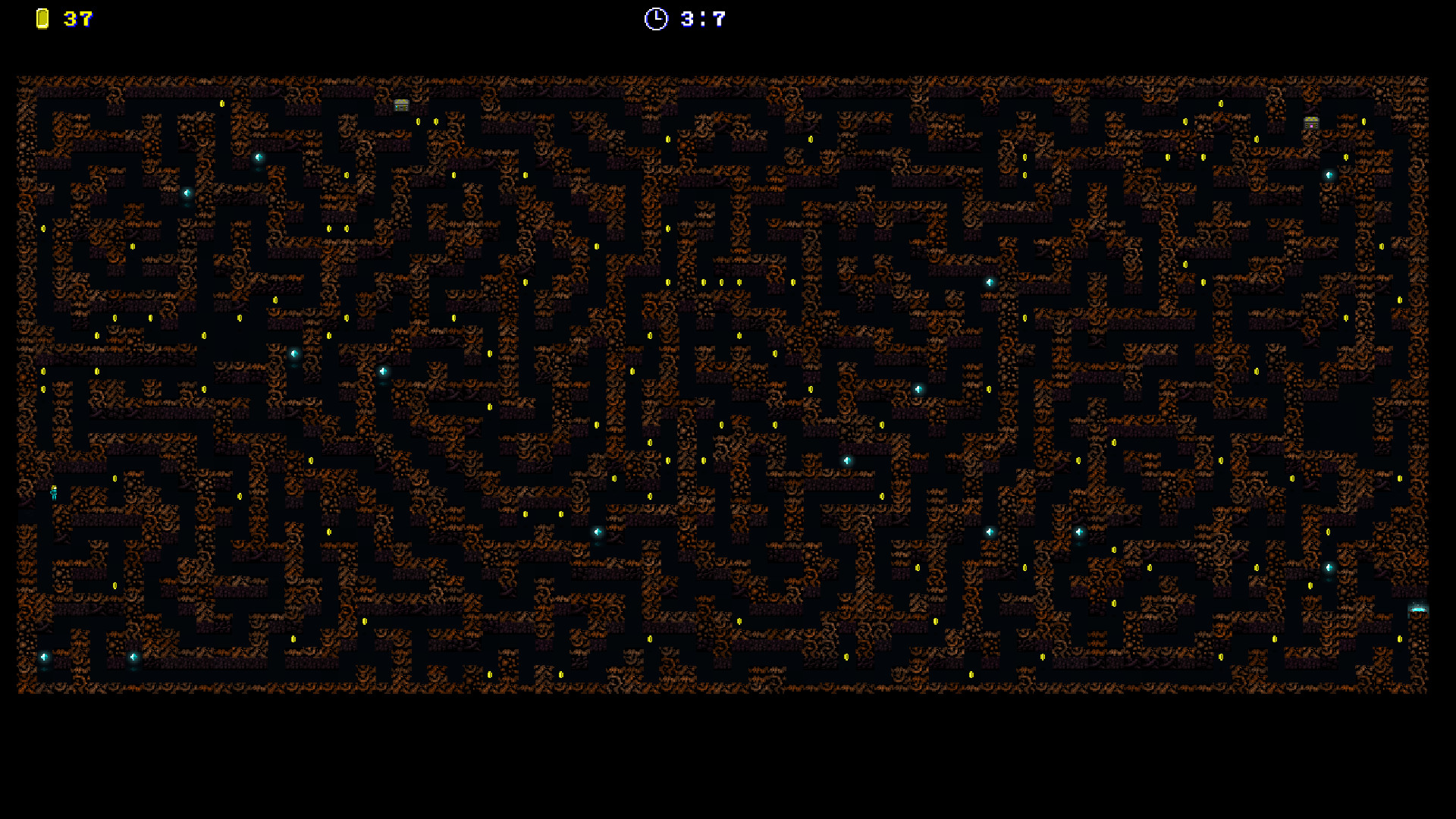This screenshot has height=819, width=1456.
Task: Click the clock timer icon at top center
Action: pyautogui.click(x=656, y=18)
